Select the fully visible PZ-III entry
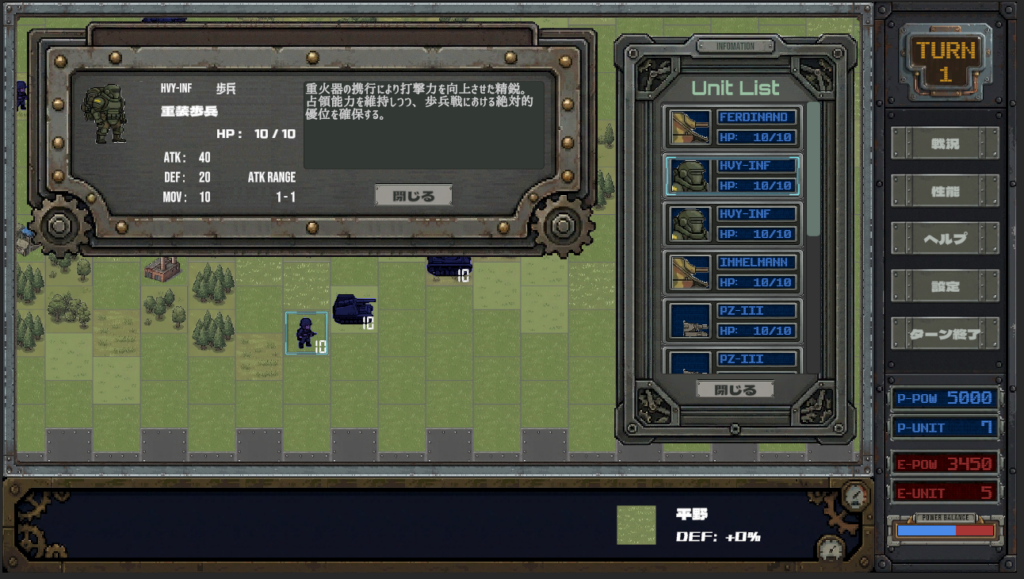 coord(733,320)
